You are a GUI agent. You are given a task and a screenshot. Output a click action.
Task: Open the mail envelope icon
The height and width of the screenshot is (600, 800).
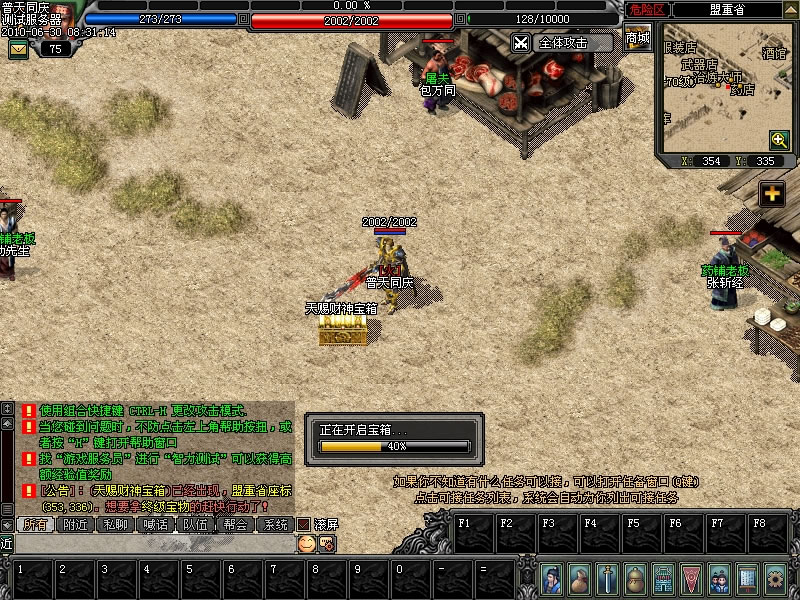click(x=19, y=48)
